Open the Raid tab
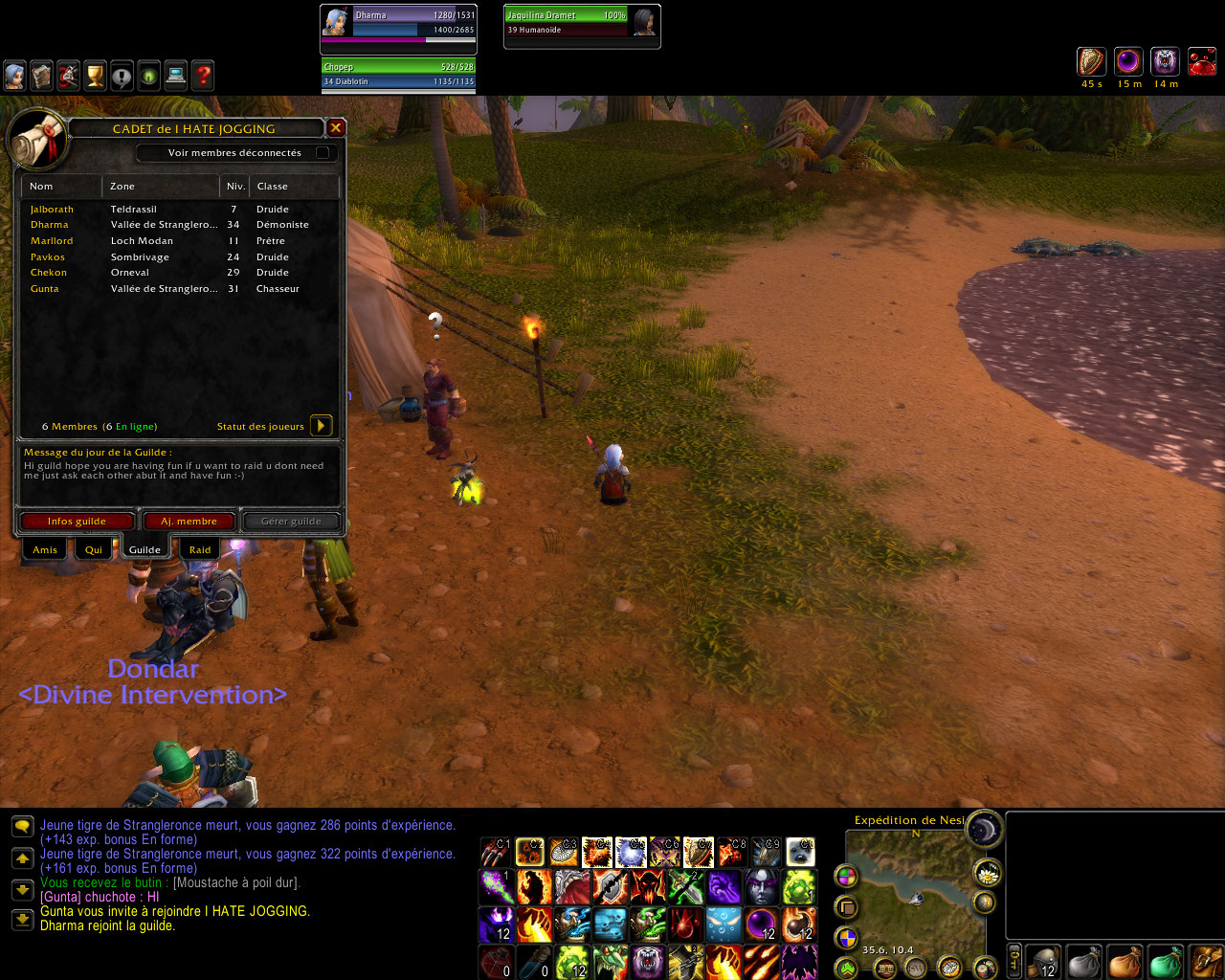This screenshot has height=980, width=1225. tap(200, 549)
